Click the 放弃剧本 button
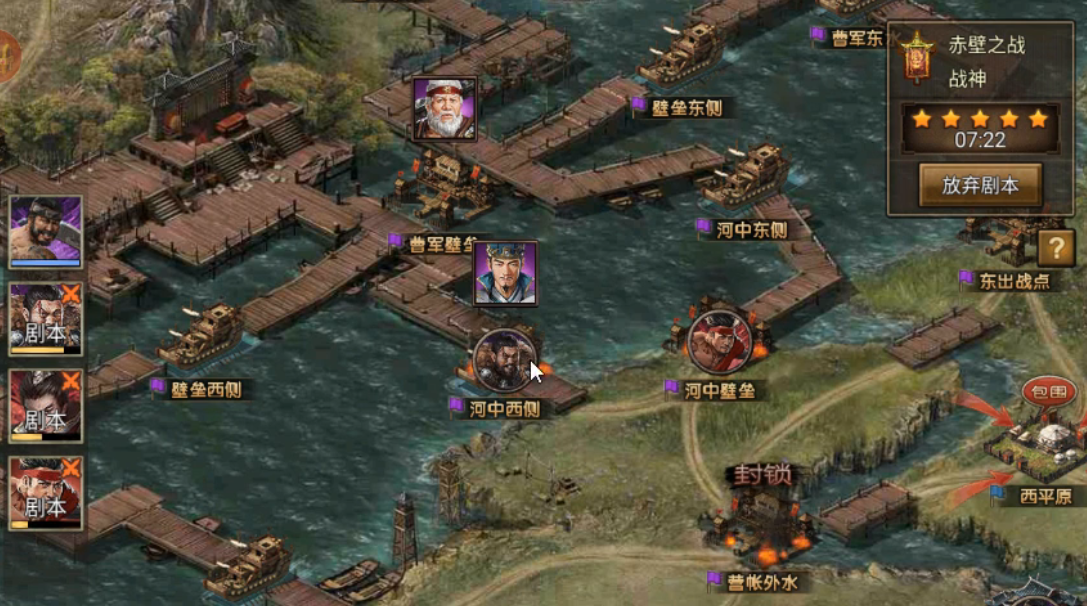Screen dimensions: 1087x606 coord(980,185)
